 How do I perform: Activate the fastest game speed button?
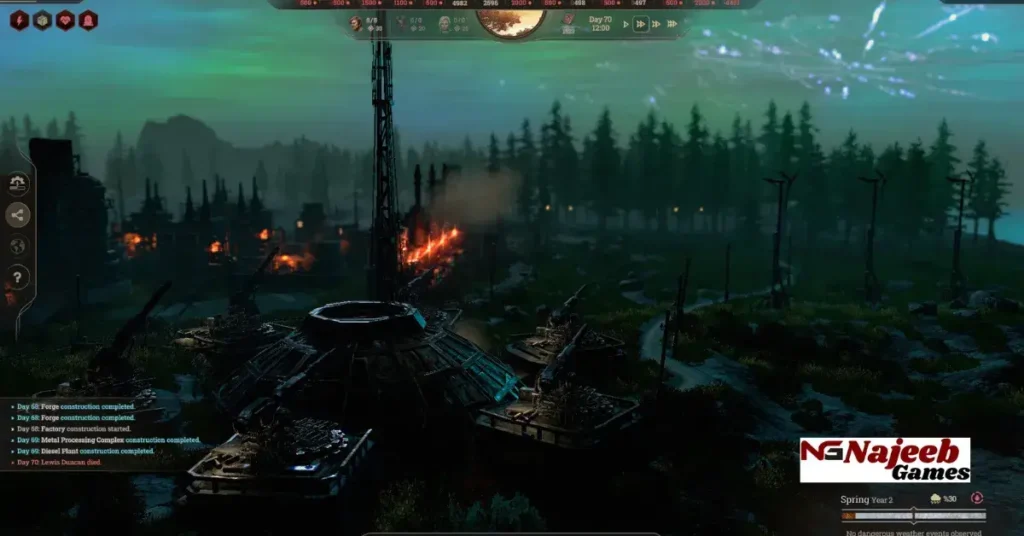tap(673, 24)
